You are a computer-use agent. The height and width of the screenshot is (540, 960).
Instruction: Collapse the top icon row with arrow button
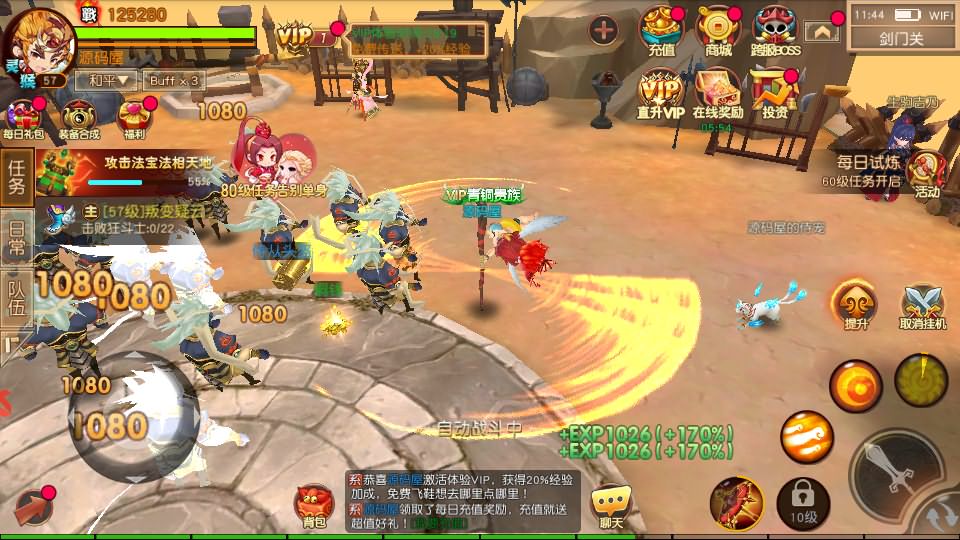point(822,32)
